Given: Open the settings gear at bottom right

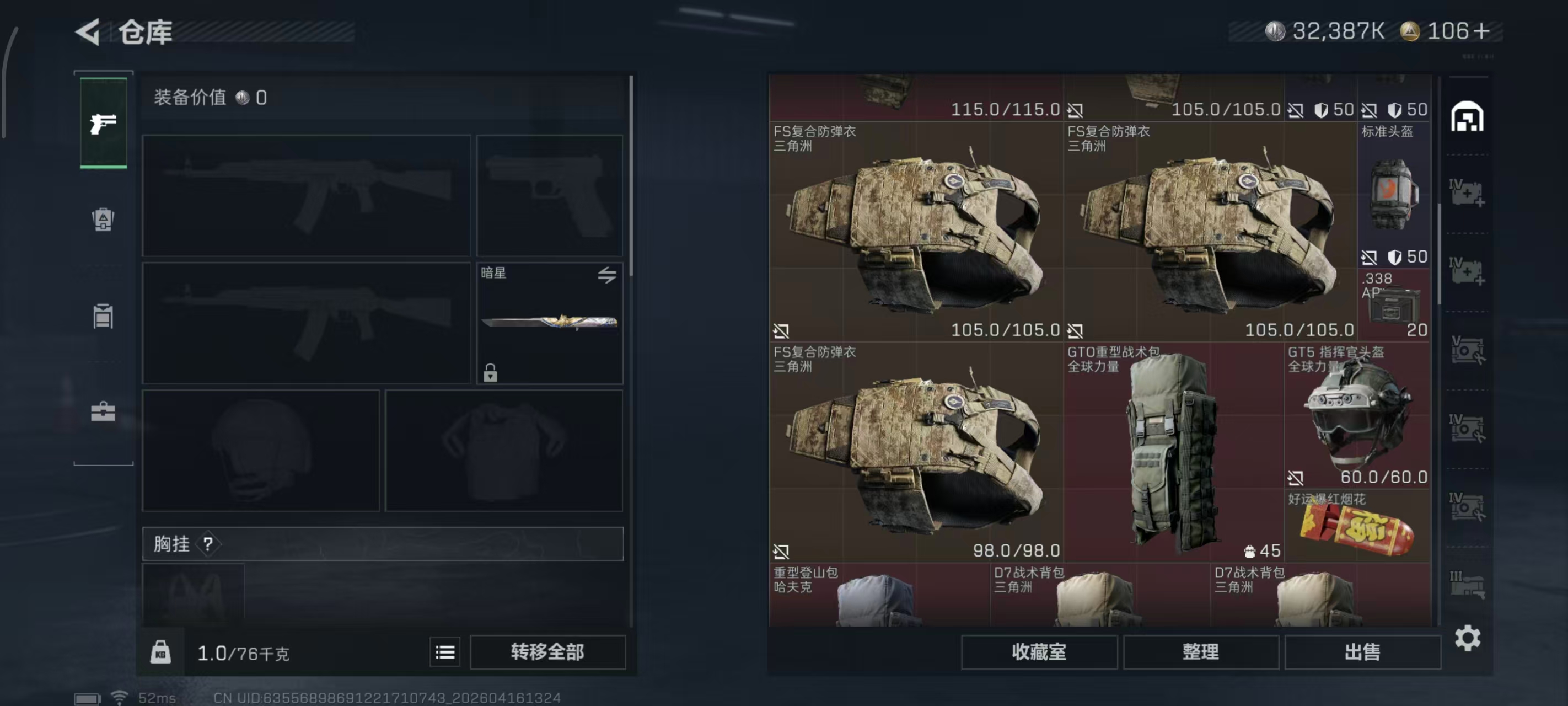Looking at the screenshot, I should point(1468,639).
